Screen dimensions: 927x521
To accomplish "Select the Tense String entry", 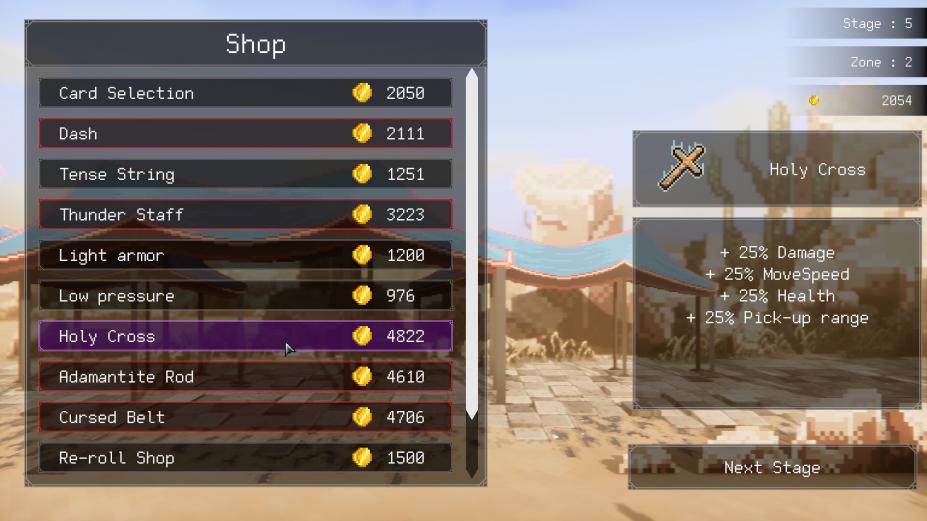I will 245,174.
